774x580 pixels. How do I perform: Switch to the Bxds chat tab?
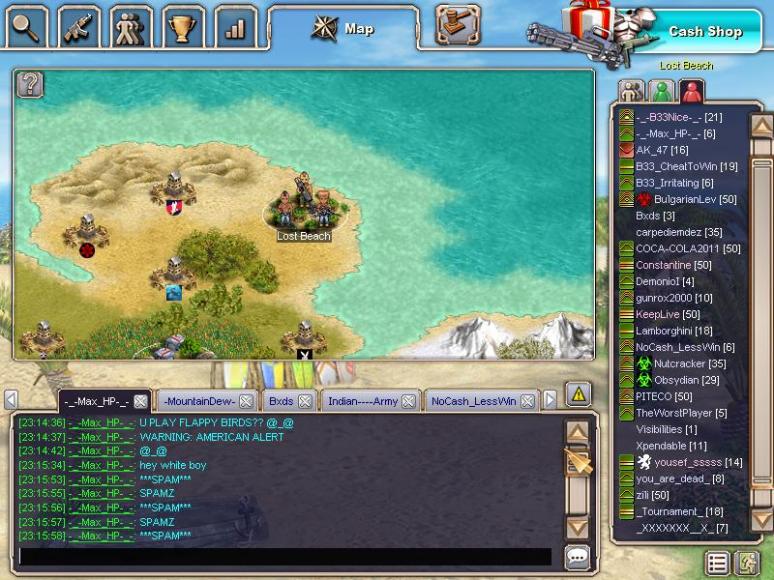point(281,401)
